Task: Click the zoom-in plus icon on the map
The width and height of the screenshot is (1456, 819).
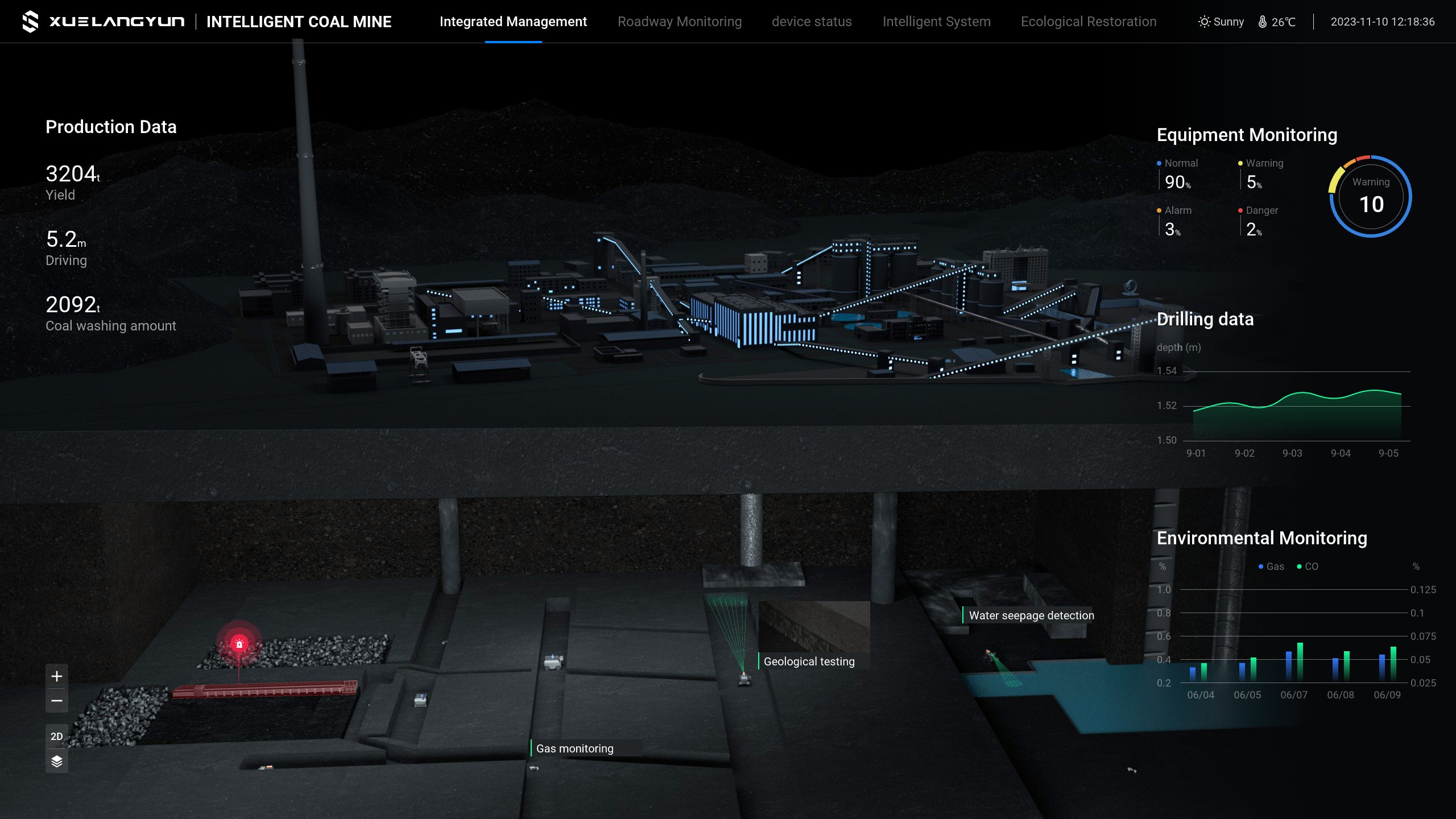Action: [x=56, y=677]
